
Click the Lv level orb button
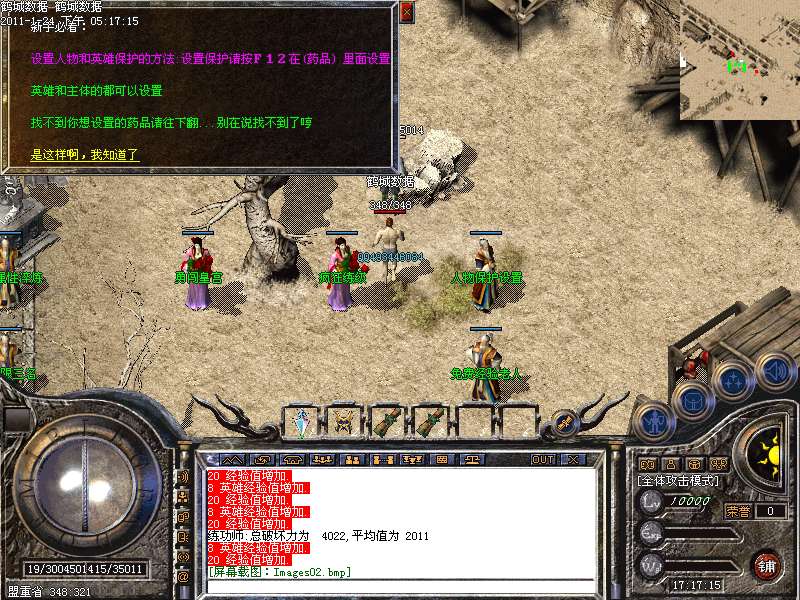(x=651, y=501)
